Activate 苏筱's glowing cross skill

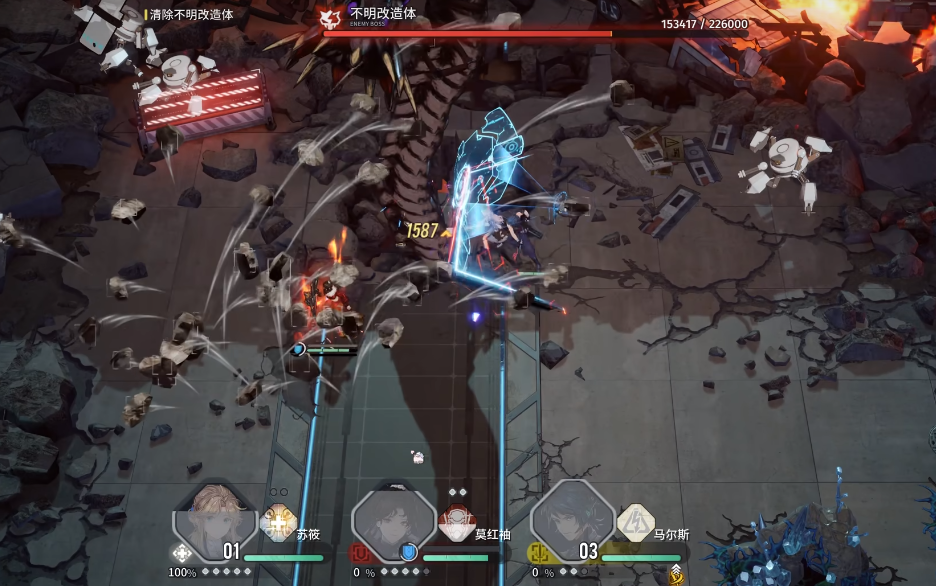coord(276,522)
